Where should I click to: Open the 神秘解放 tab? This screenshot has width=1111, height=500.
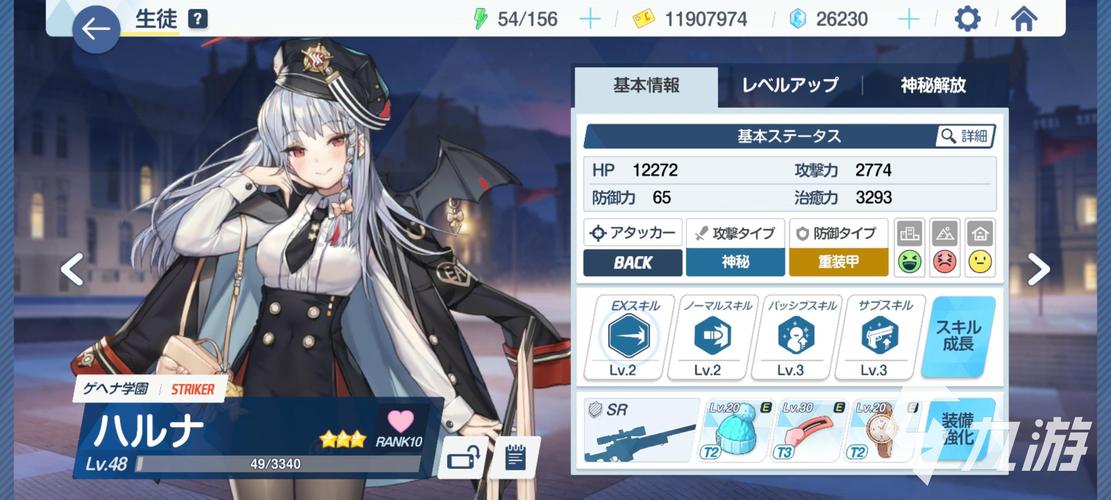932,86
